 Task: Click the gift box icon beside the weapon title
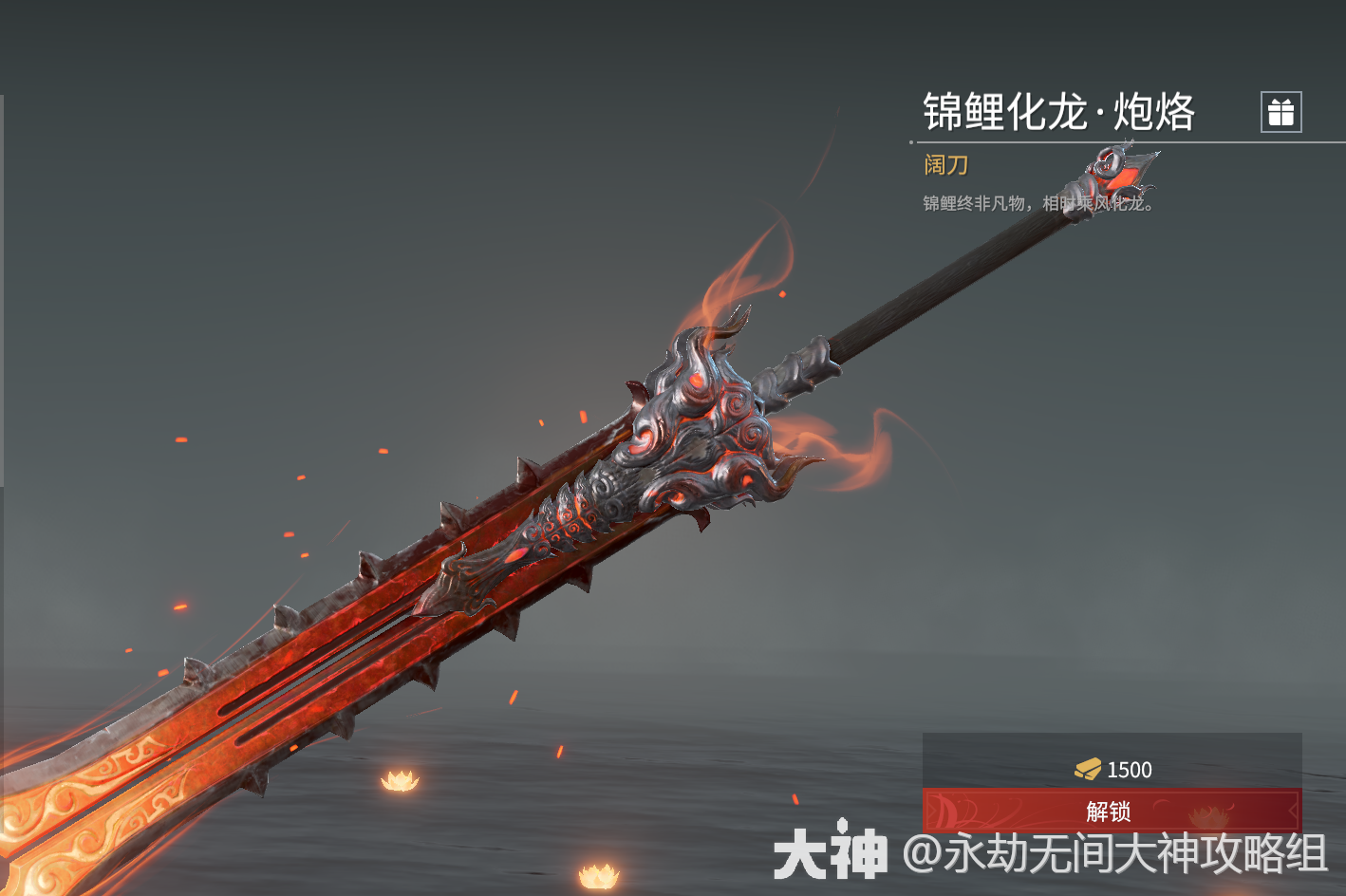1281,112
